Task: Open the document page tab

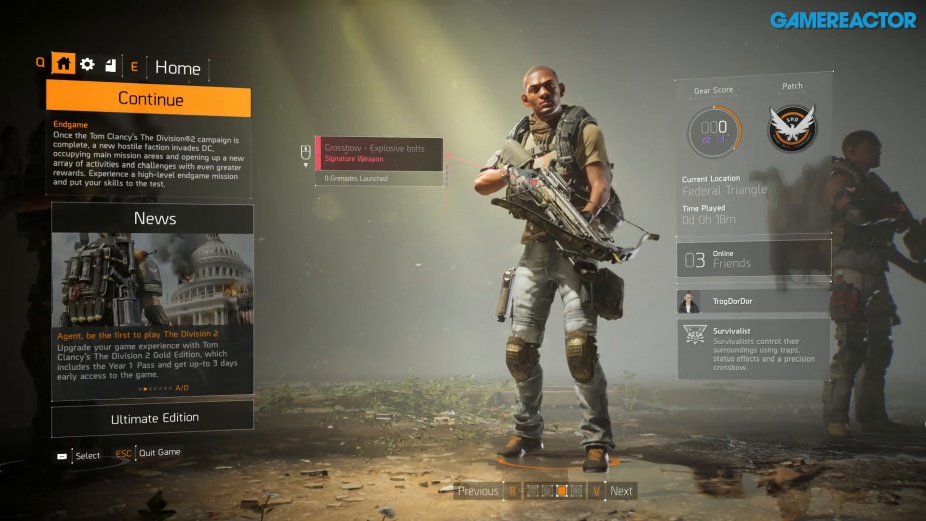Action: click(x=110, y=65)
